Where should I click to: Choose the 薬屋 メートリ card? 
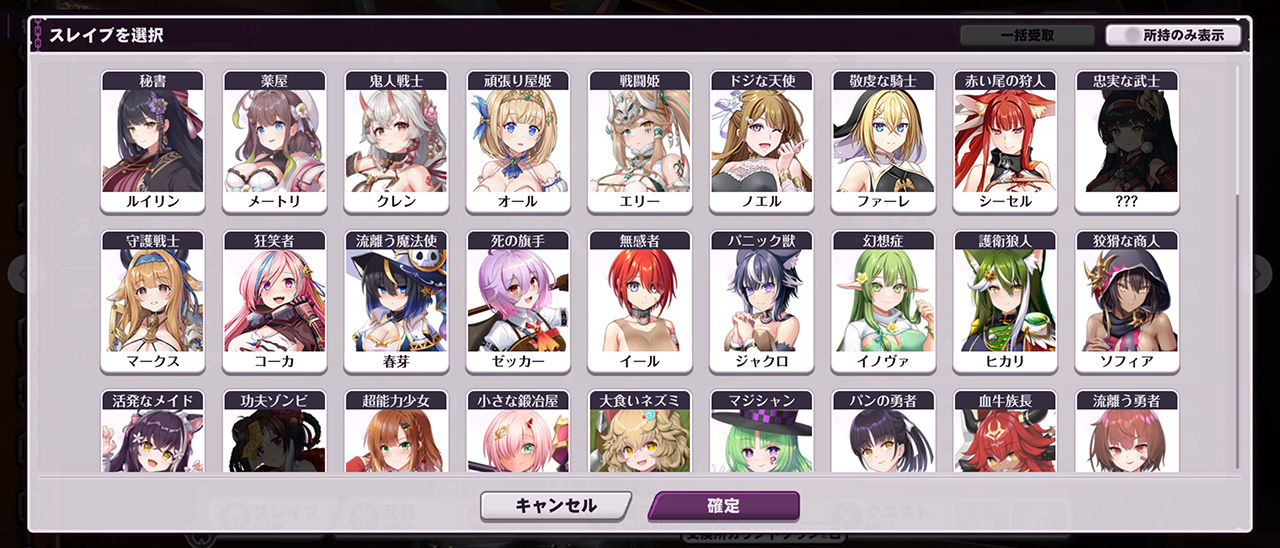(x=275, y=141)
